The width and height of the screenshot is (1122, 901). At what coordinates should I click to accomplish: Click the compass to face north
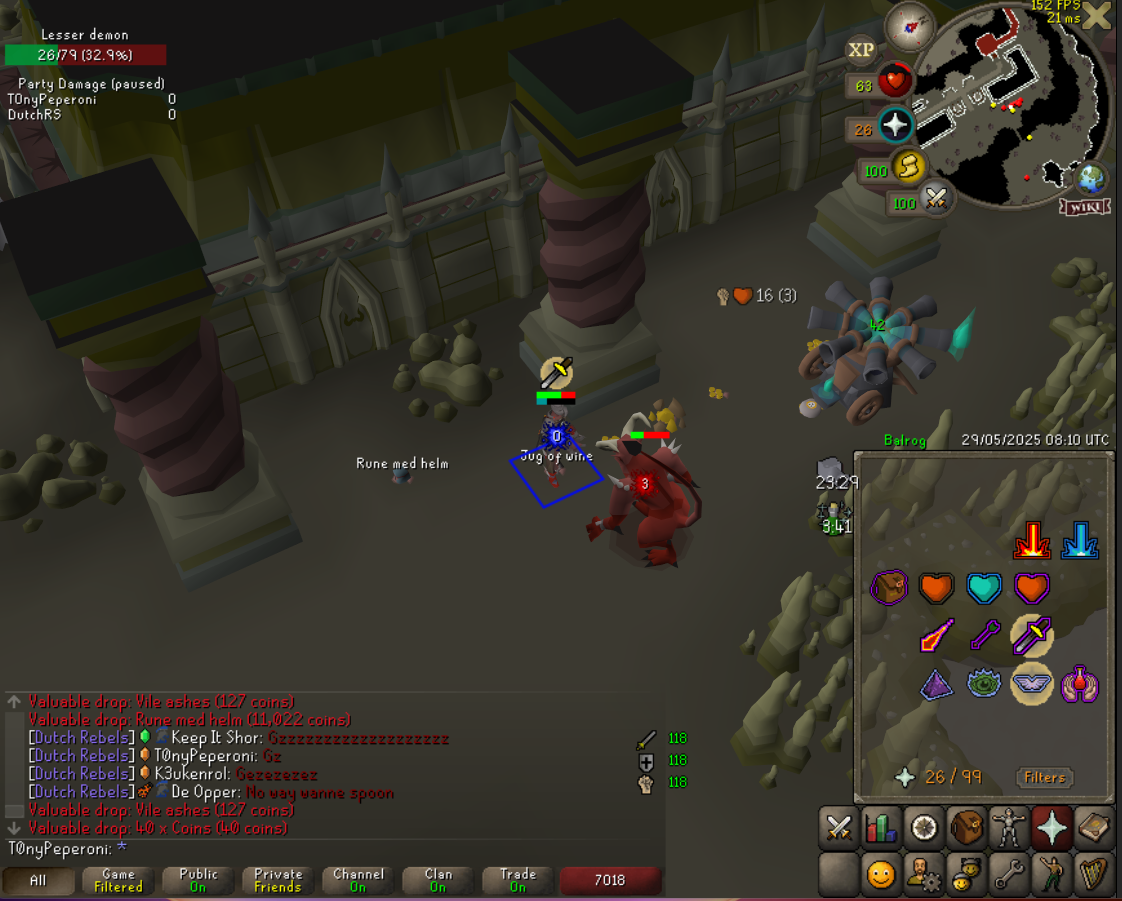[910, 25]
